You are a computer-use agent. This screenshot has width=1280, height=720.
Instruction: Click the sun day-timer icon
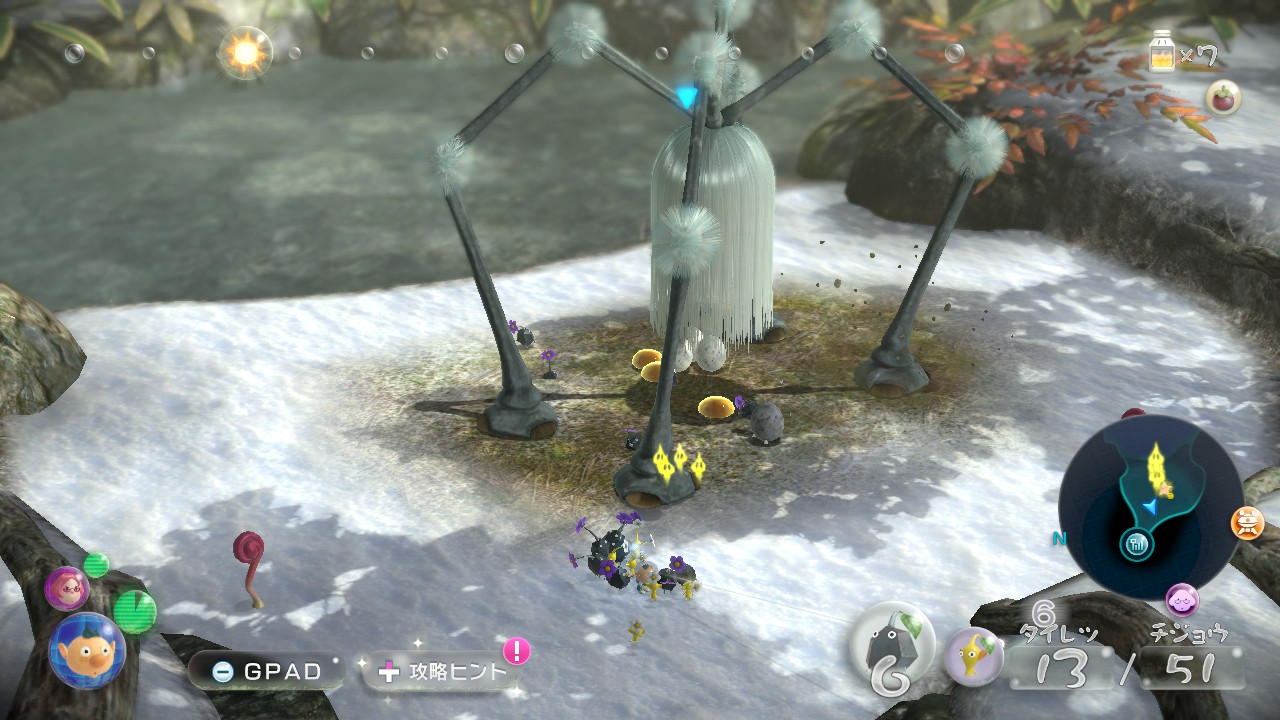(244, 52)
